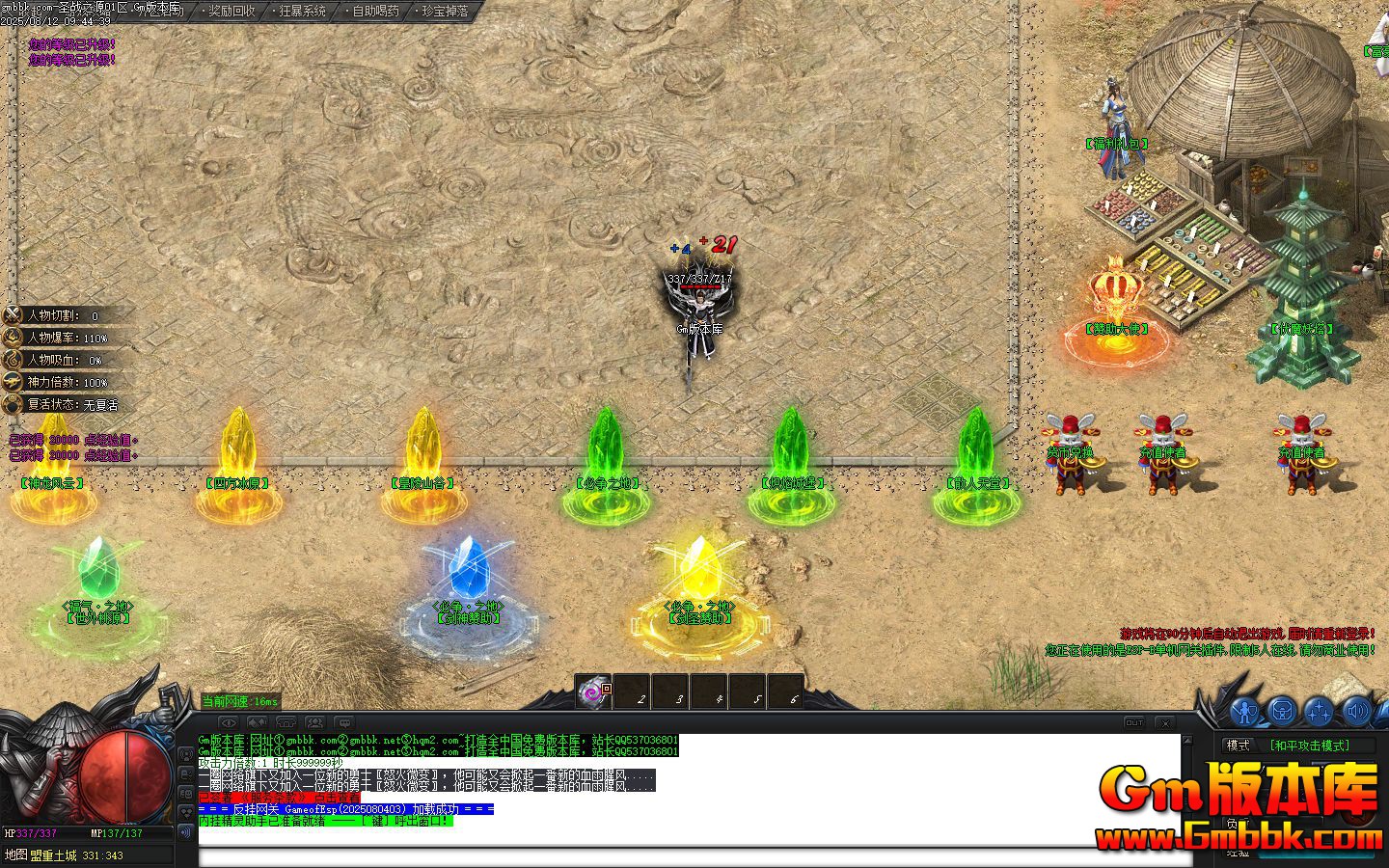
Task: Close the chat panel with the X button
Action: coord(1165,722)
